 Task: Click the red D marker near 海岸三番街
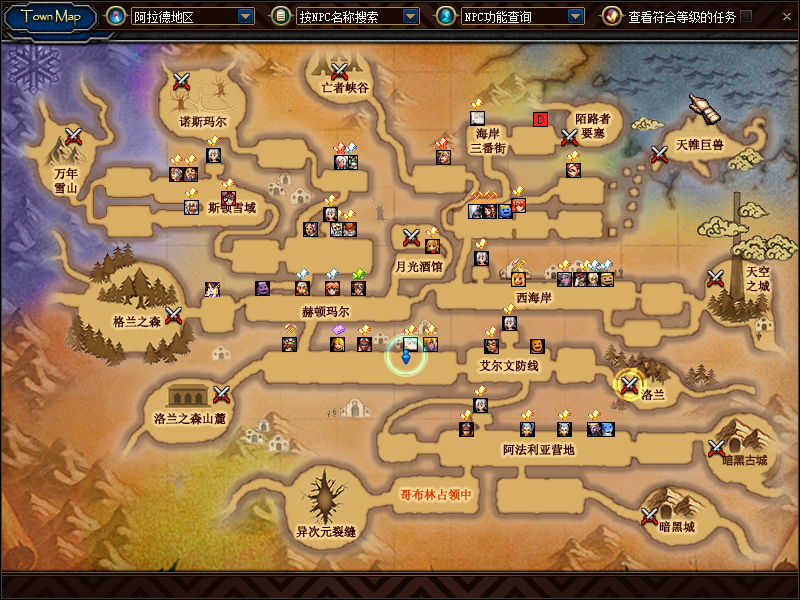(x=541, y=120)
